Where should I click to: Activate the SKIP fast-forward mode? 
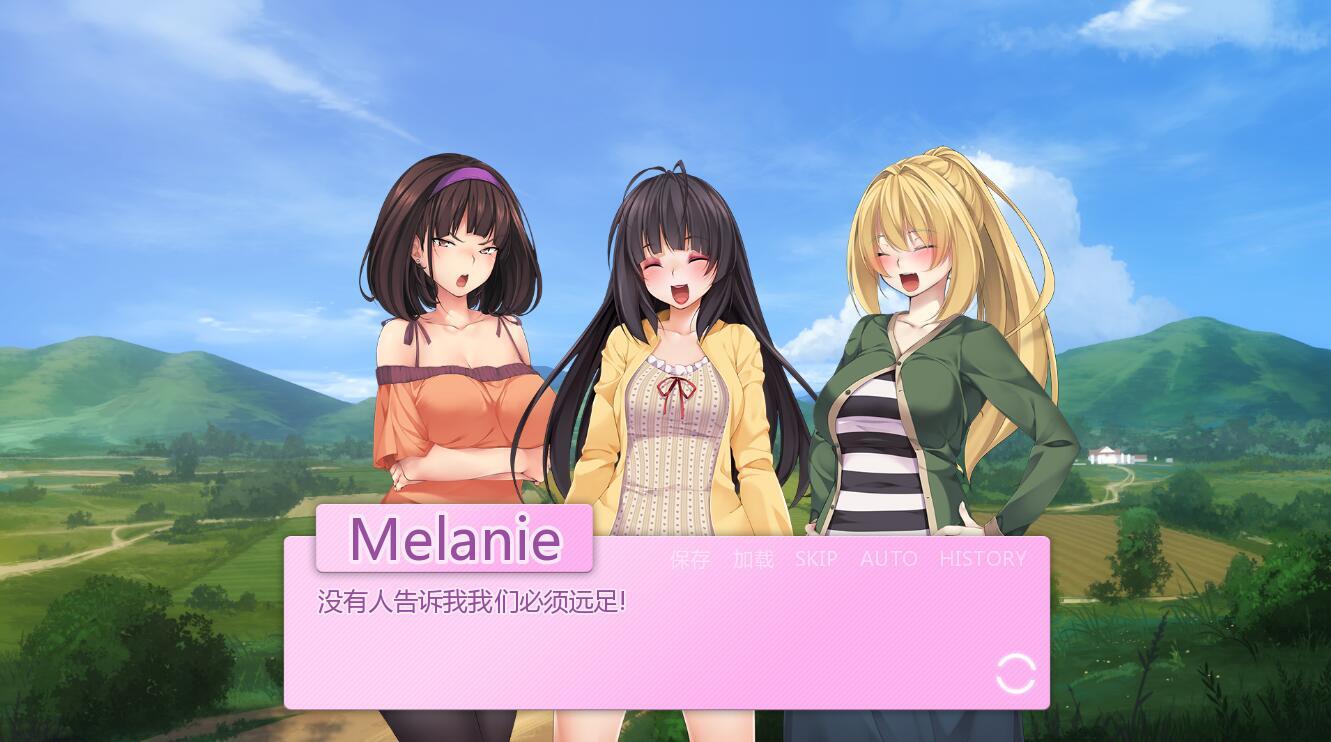pyautogui.click(x=815, y=559)
